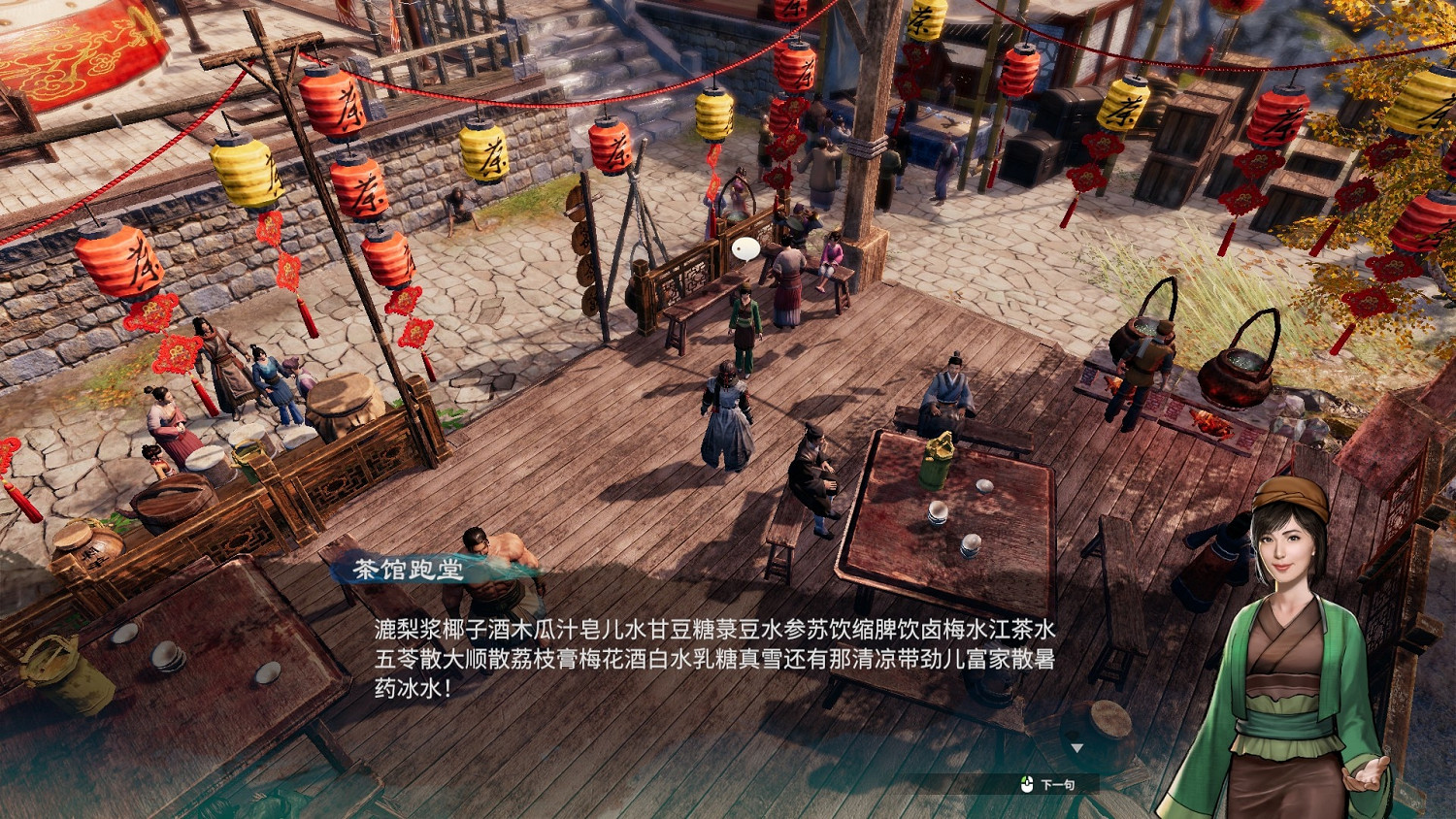Screen dimensions: 1456x819
Task: Click the down arrow above the 下一句 prompt
Action: [1077, 747]
